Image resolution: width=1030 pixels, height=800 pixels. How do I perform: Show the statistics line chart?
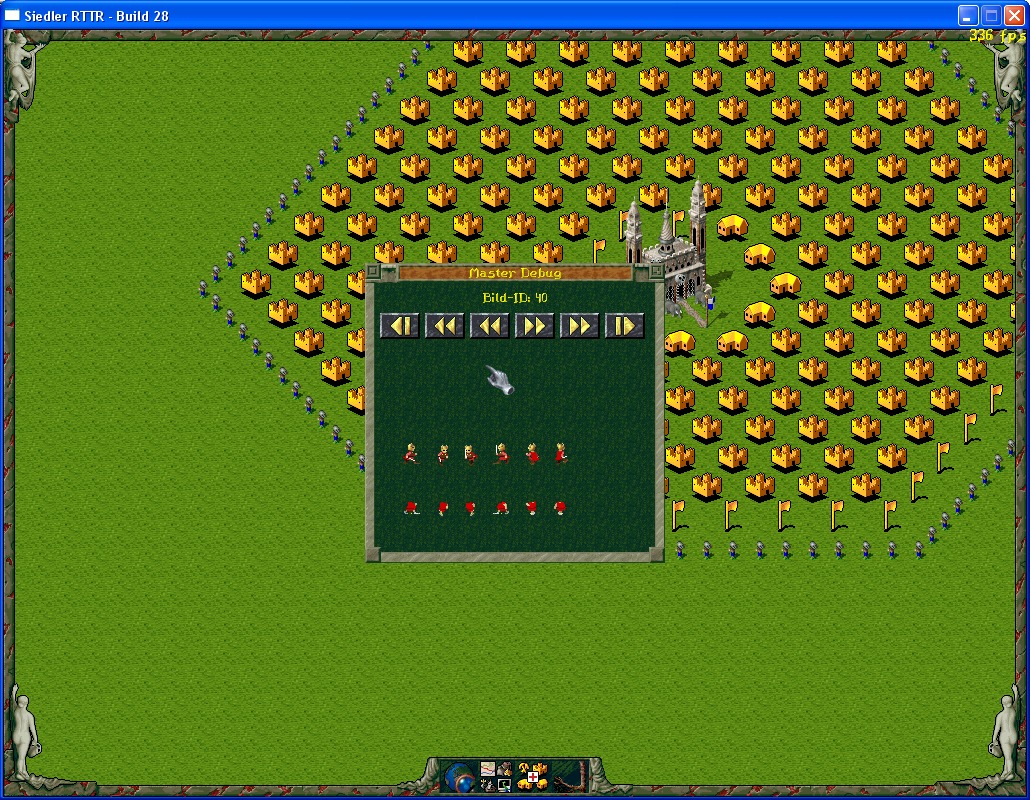488,769
